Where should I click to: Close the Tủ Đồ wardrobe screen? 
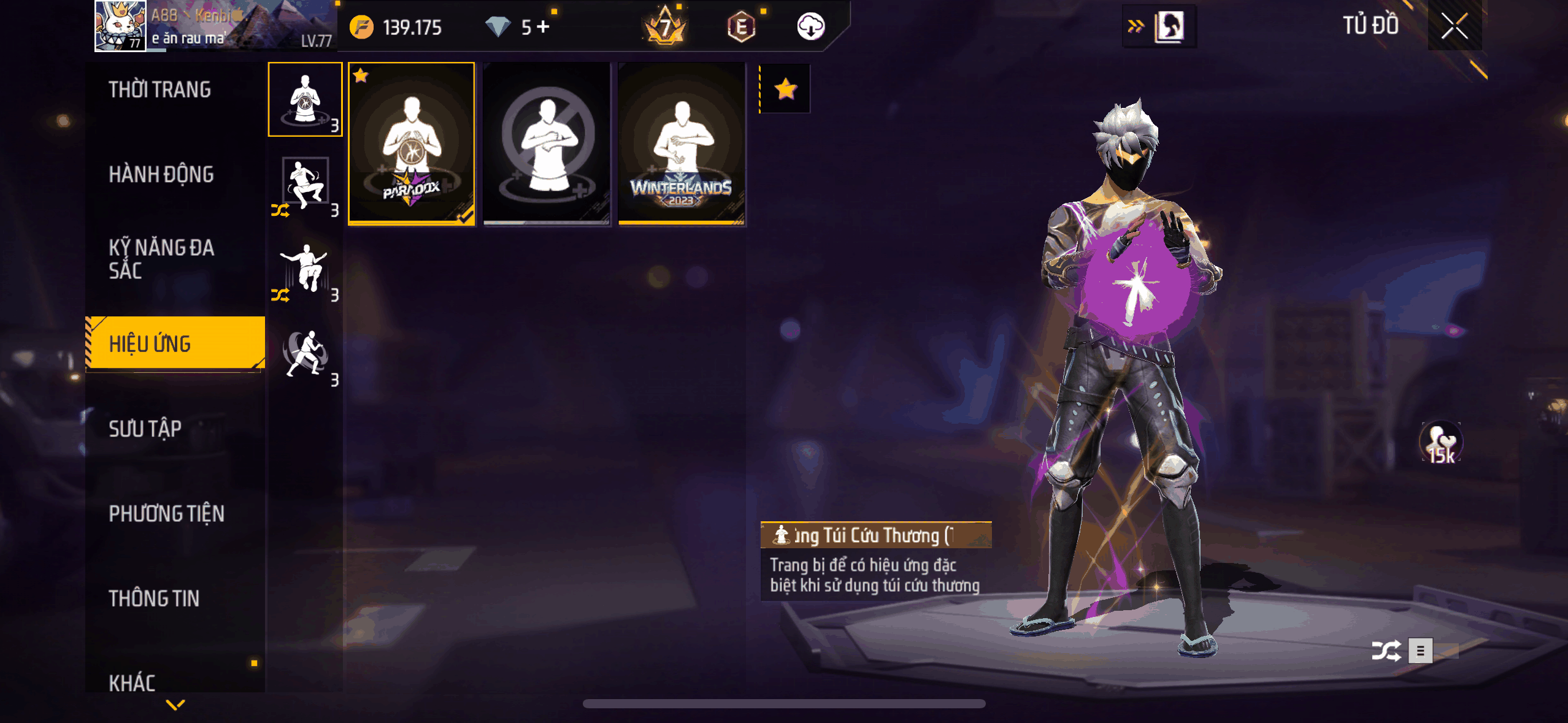point(1454,26)
